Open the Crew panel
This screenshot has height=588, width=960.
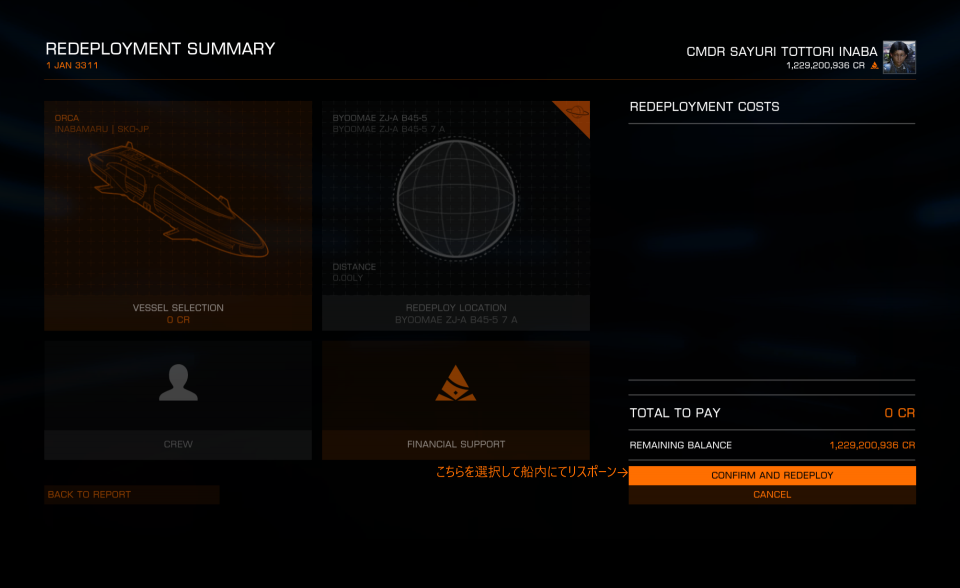[x=178, y=400]
